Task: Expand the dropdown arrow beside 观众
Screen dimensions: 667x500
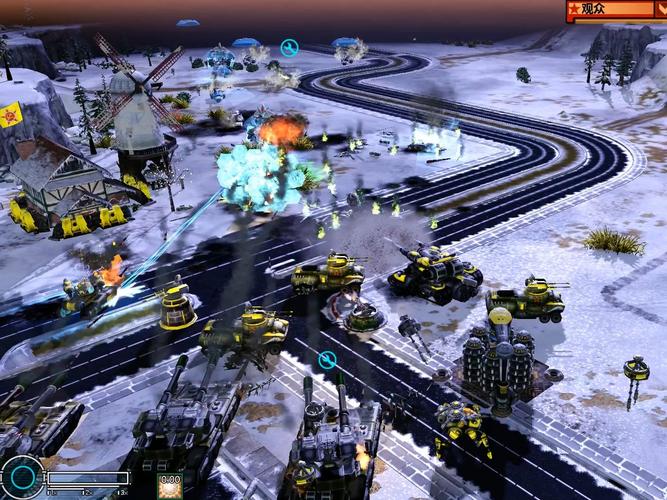Action: (x=661, y=9)
